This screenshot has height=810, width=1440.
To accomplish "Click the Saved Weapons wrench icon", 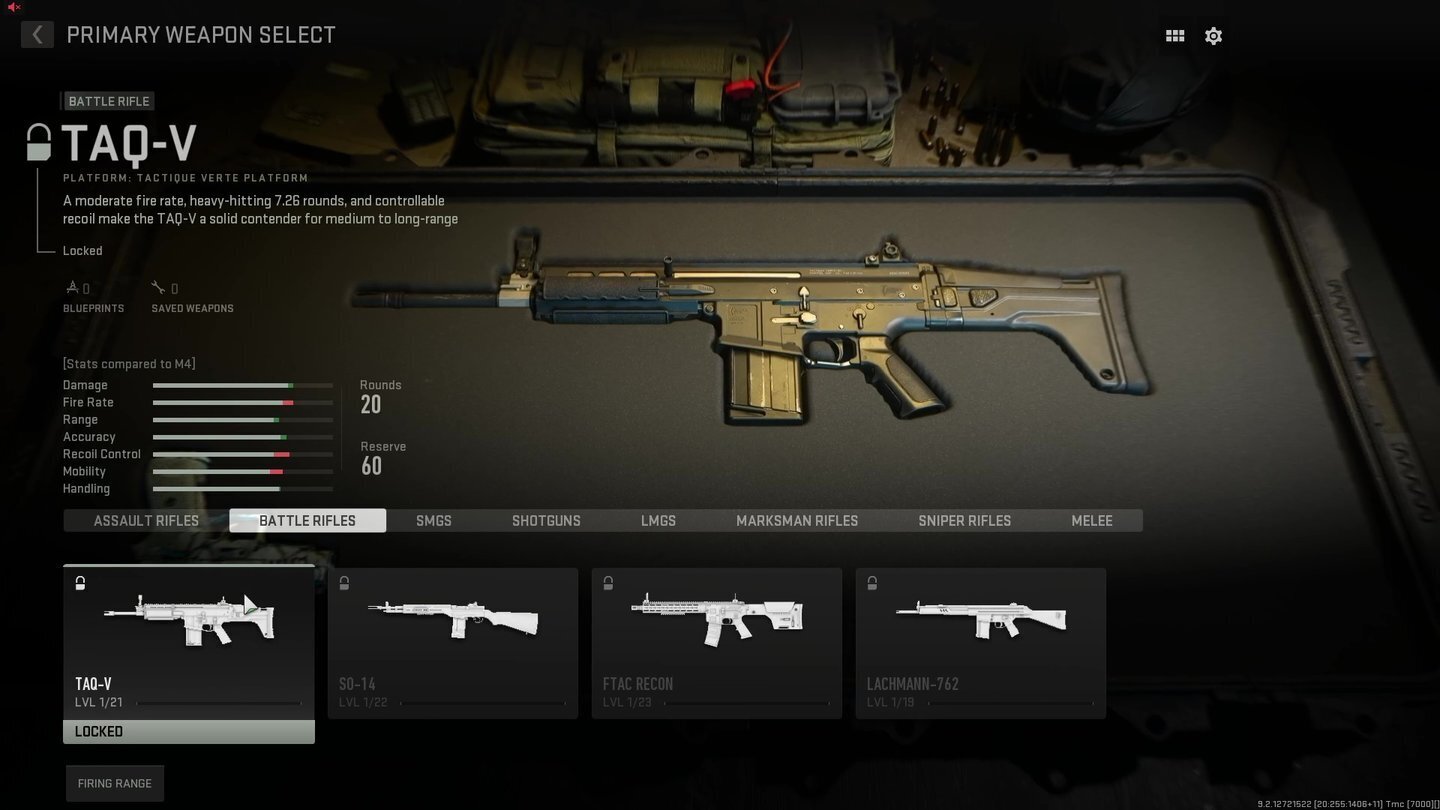I will (158, 287).
